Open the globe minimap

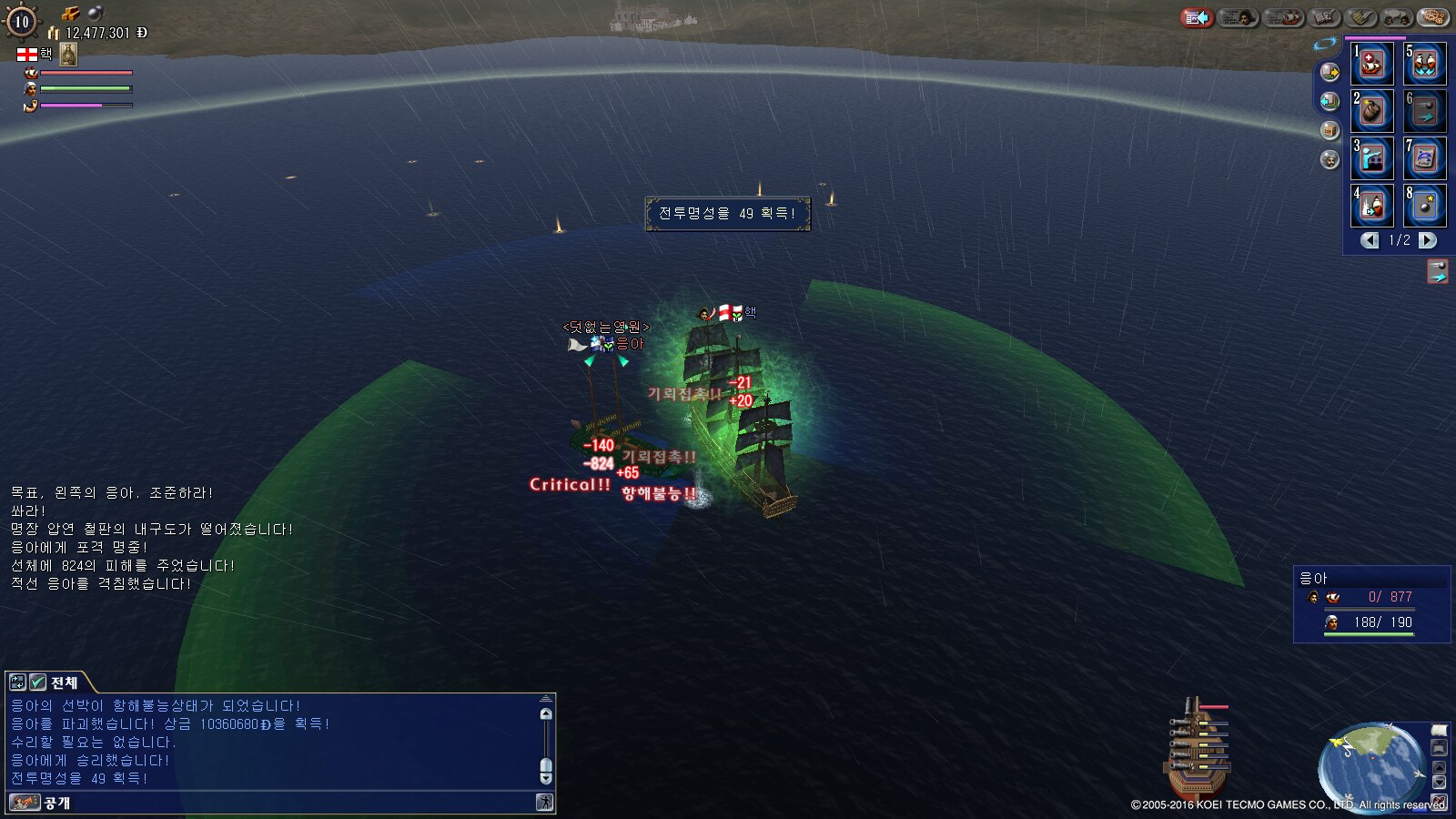pyautogui.click(x=1370, y=766)
